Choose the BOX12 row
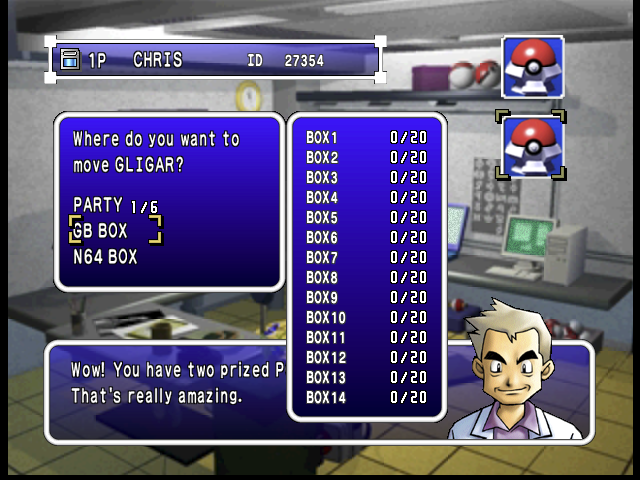The height and width of the screenshot is (480, 640). [366, 357]
